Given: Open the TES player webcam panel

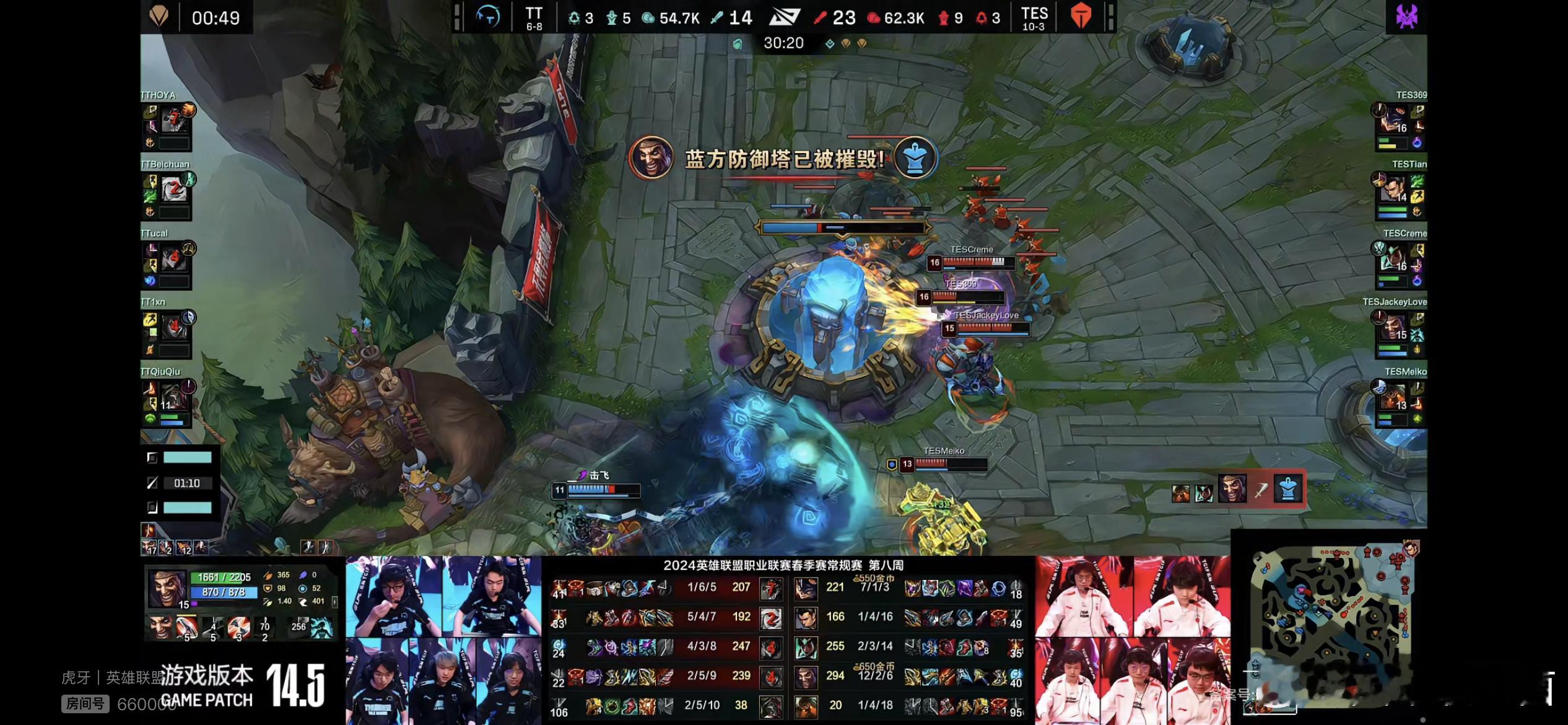Looking at the screenshot, I should click(x=1133, y=640).
